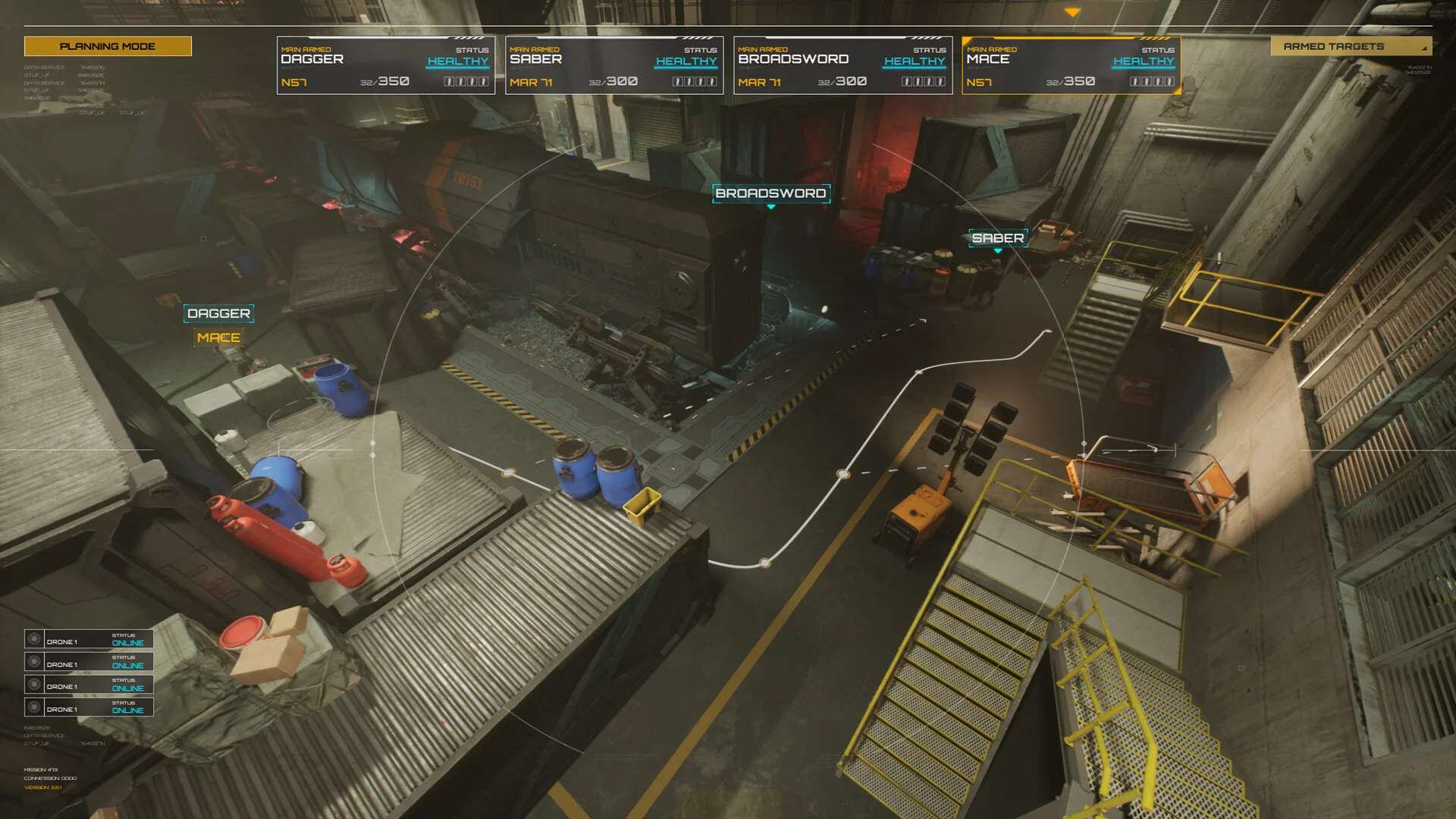This screenshot has width=1456, height=819.
Task: Open the Armed Targets dropdown
Action: pyautogui.click(x=1351, y=46)
